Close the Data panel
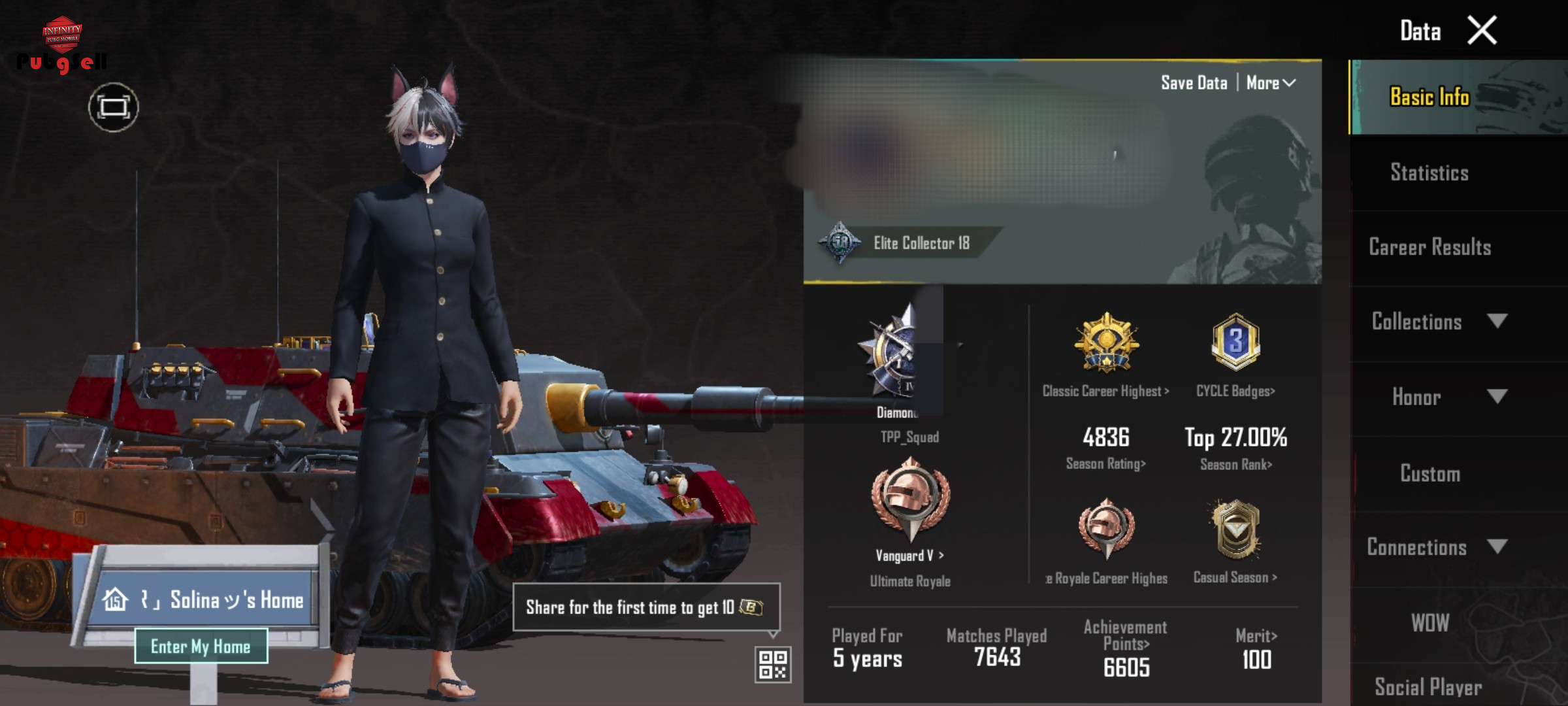 (1482, 31)
